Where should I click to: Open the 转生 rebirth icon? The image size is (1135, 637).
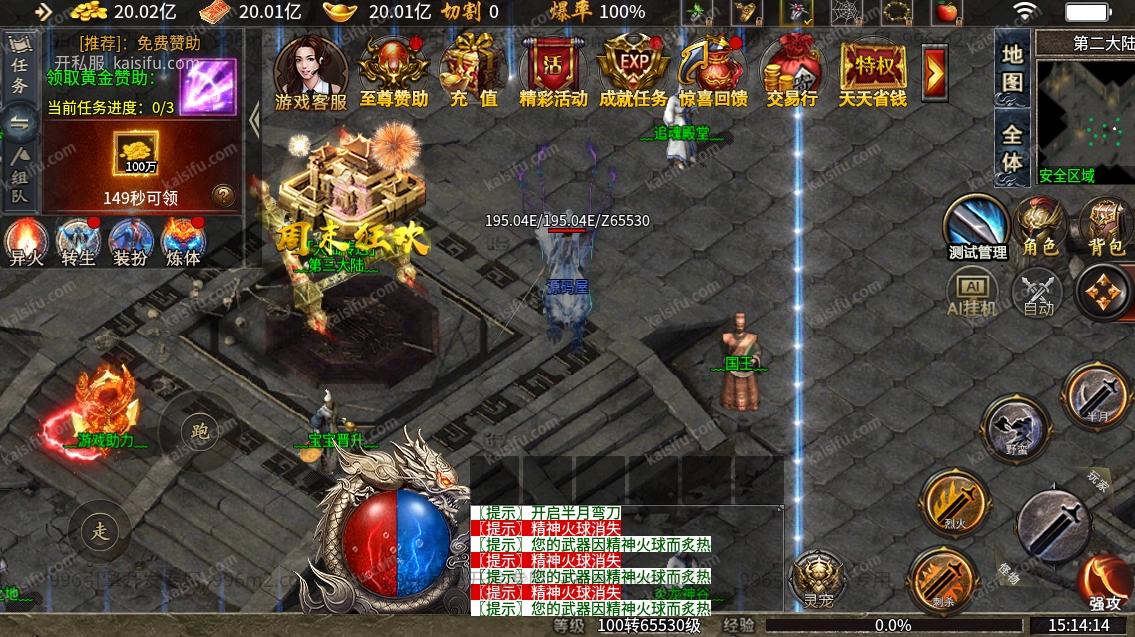click(x=78, y=243)
